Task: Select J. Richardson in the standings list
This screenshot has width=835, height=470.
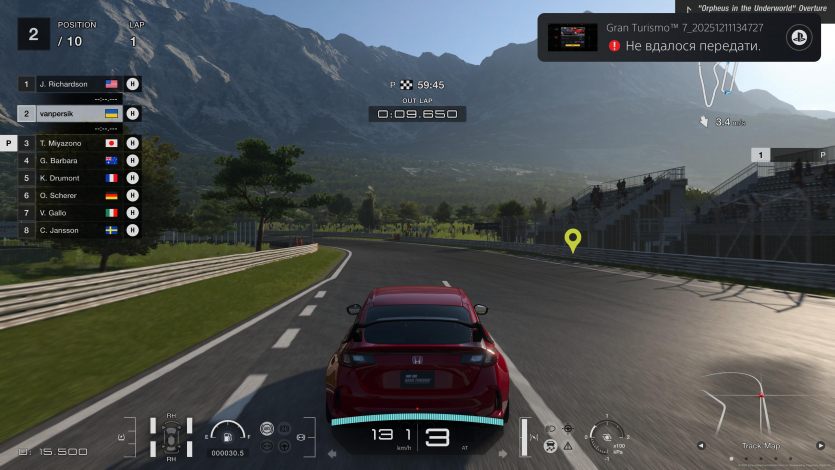Action: point(67,84)
